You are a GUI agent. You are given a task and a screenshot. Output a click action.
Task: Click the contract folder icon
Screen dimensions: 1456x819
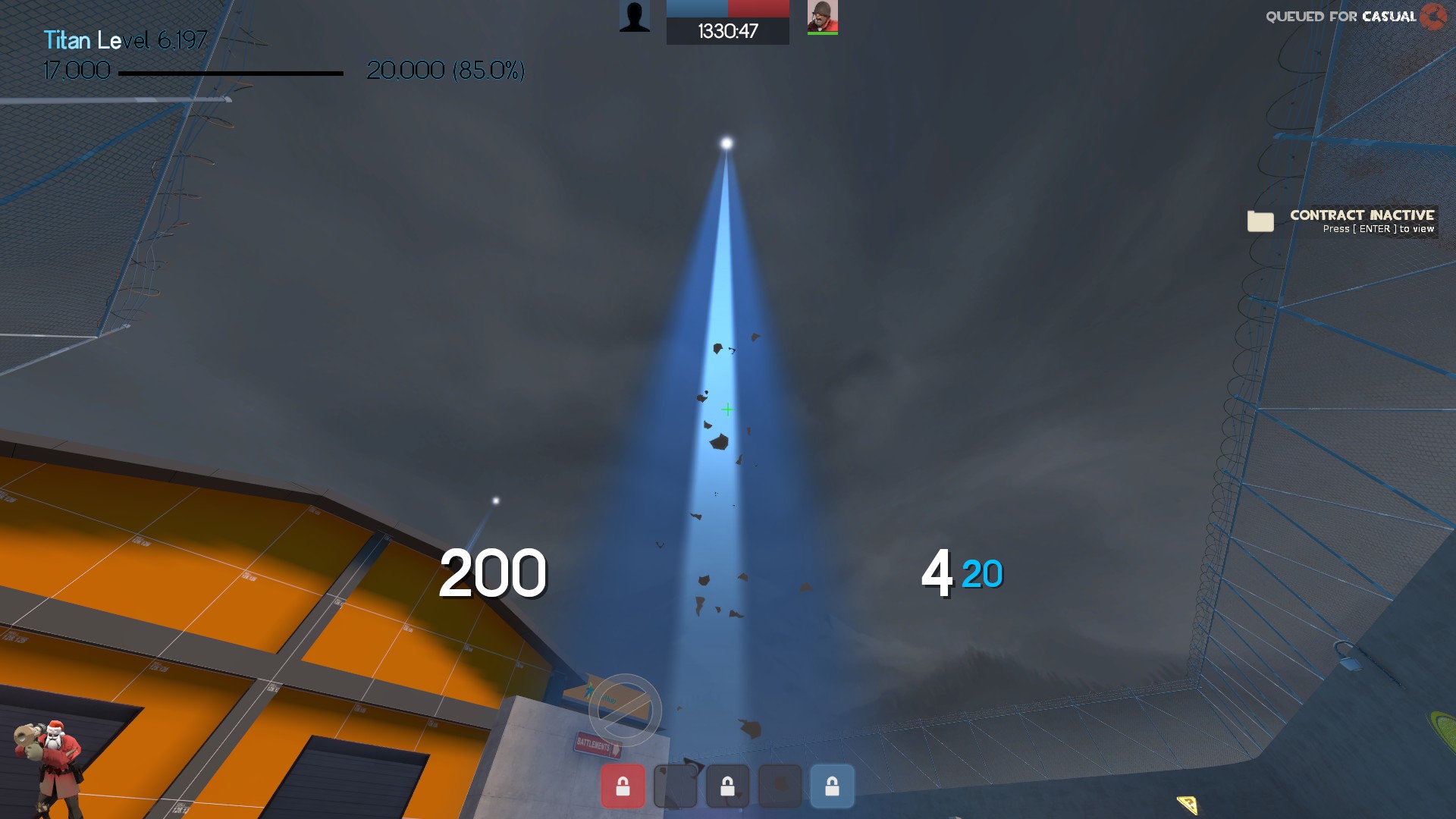(x=1260, y=221)
